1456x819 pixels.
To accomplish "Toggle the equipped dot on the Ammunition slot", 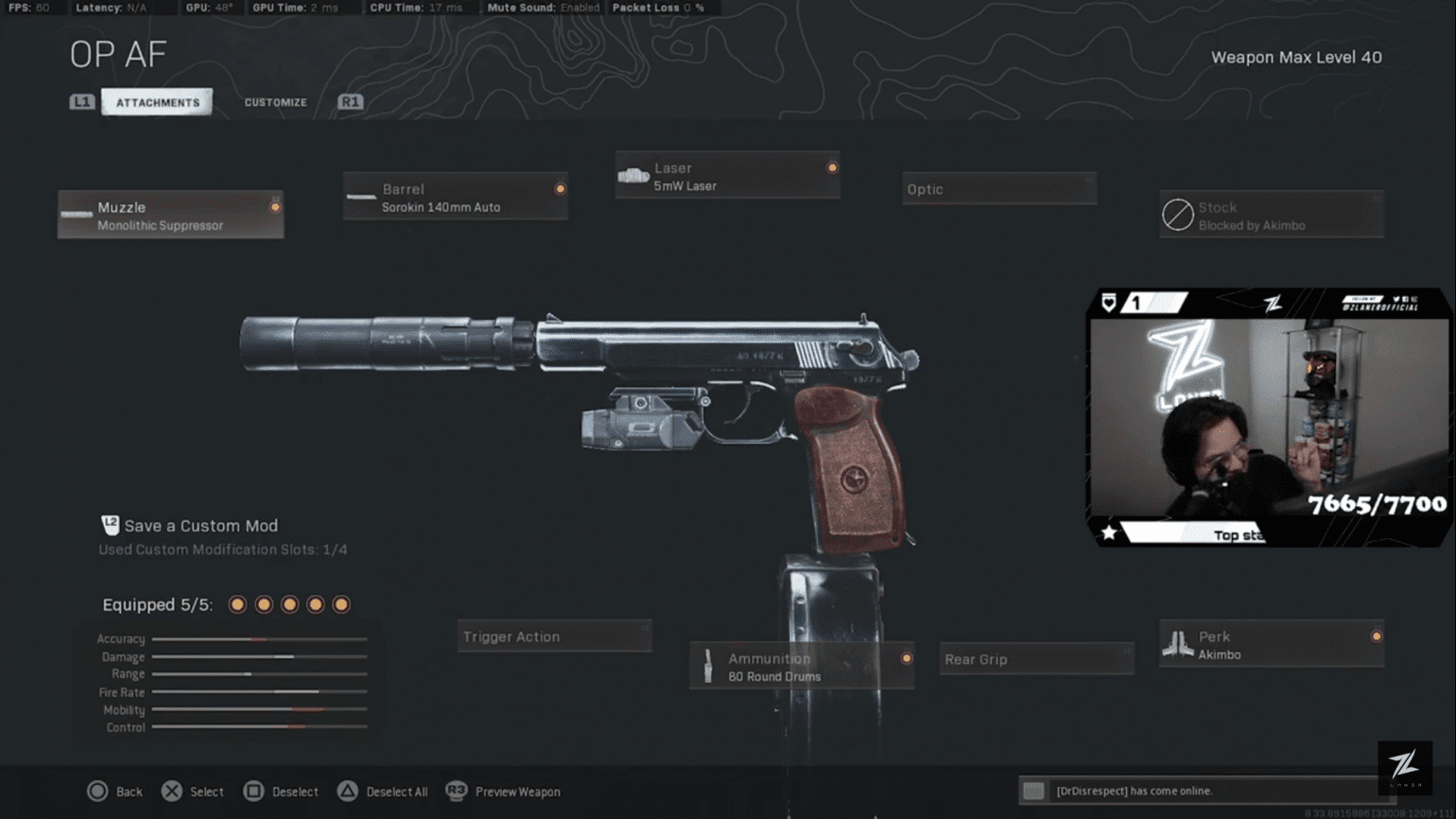I will (x=906, y=656).
